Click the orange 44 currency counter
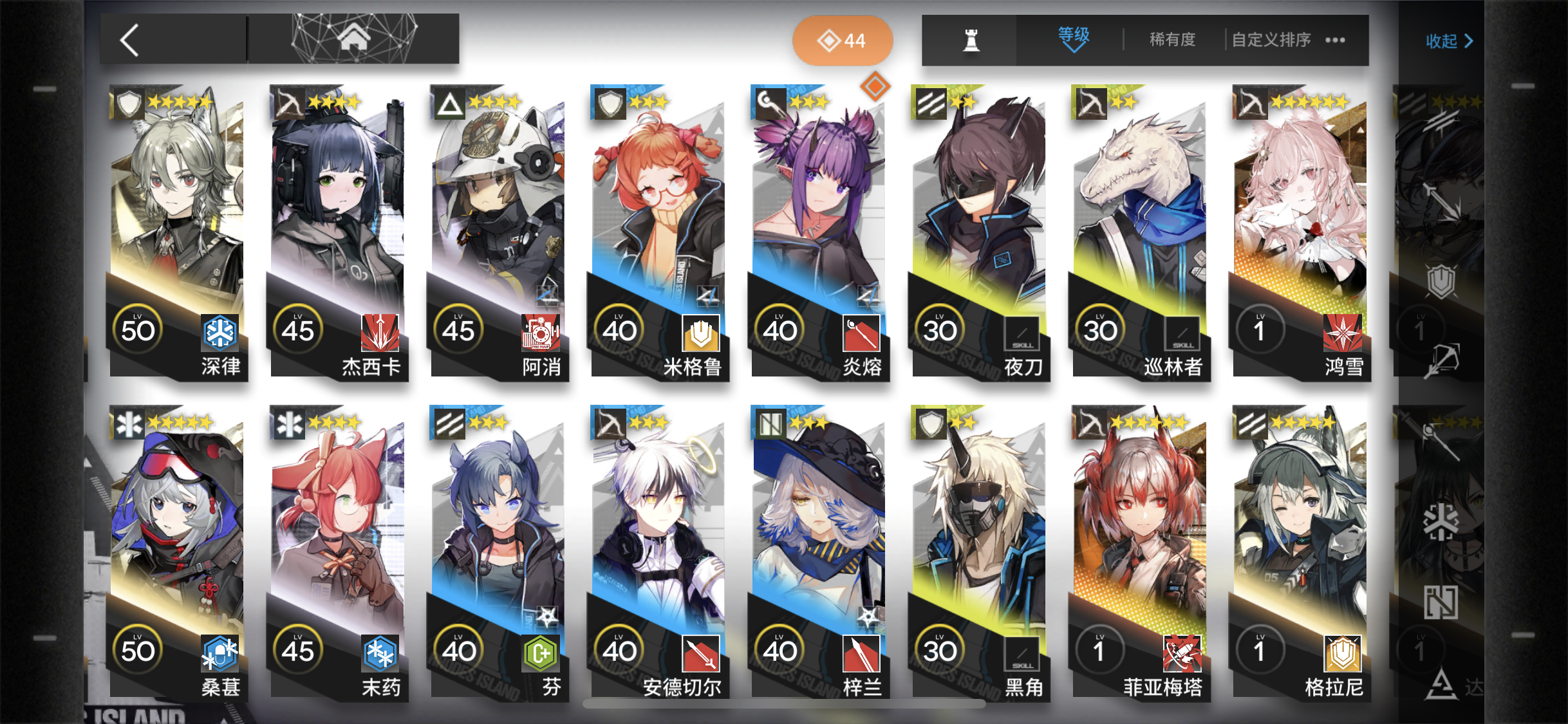 click(843, 39)
